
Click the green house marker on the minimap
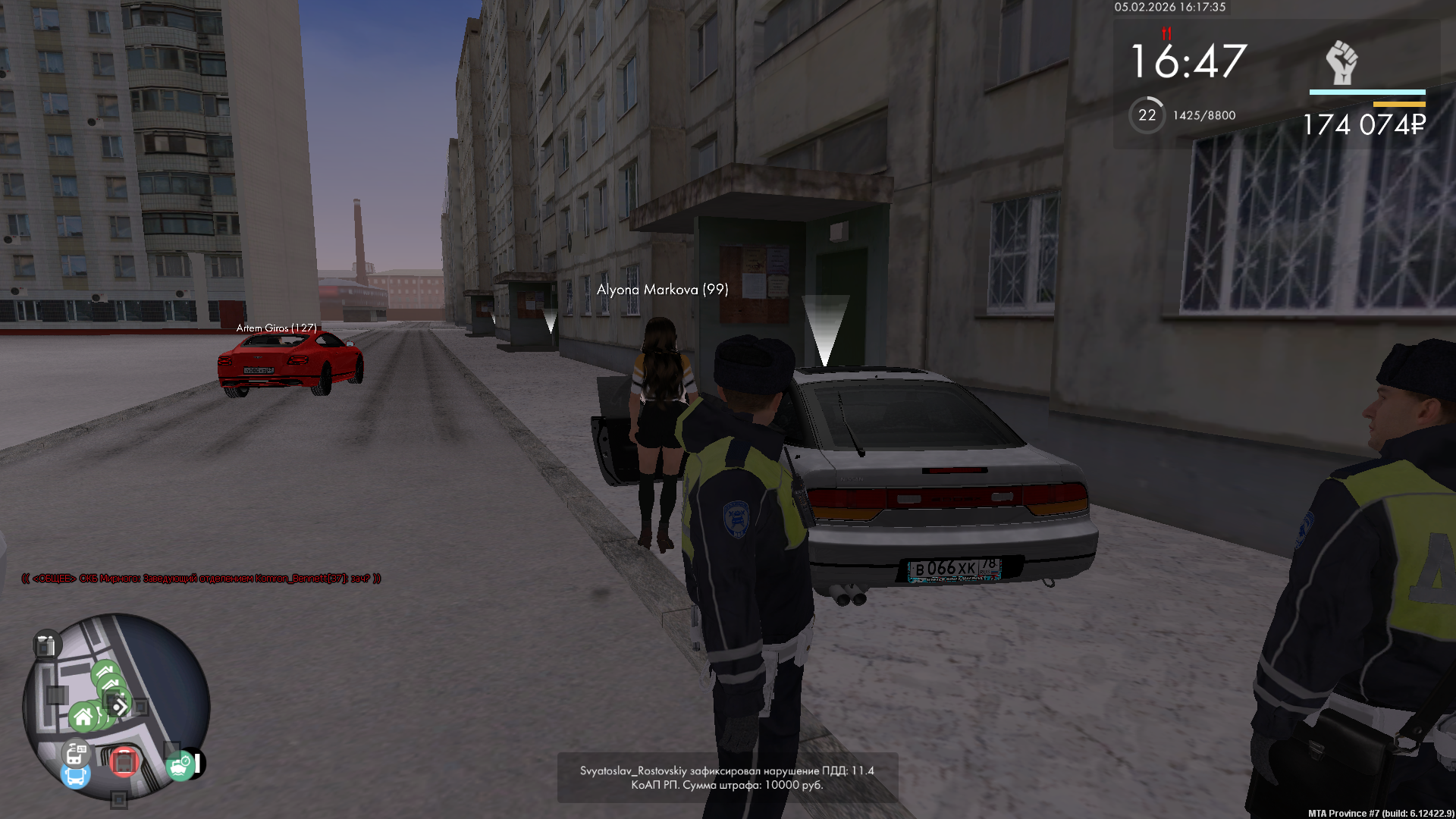83,717
